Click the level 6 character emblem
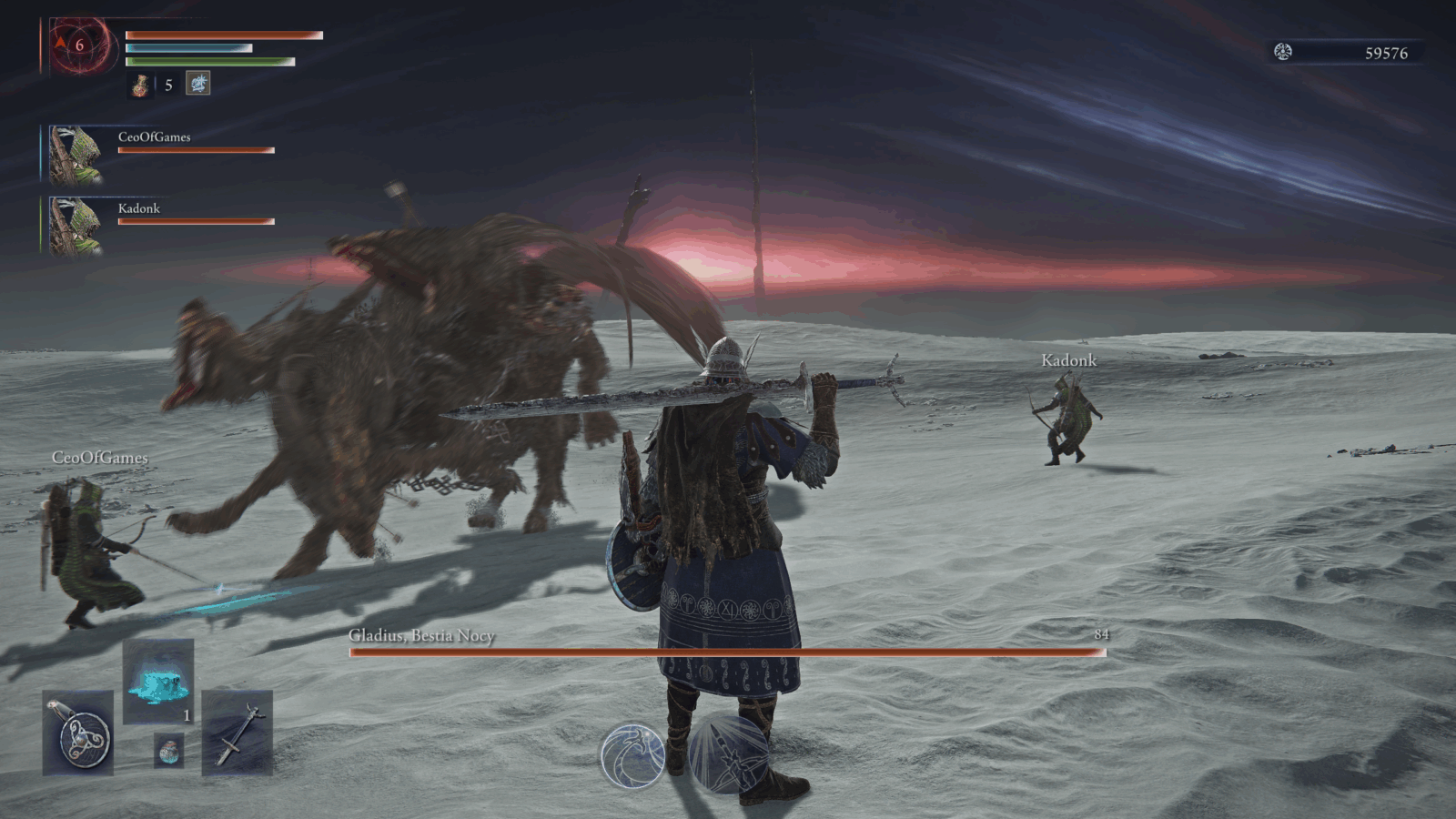 coord(81,45)
